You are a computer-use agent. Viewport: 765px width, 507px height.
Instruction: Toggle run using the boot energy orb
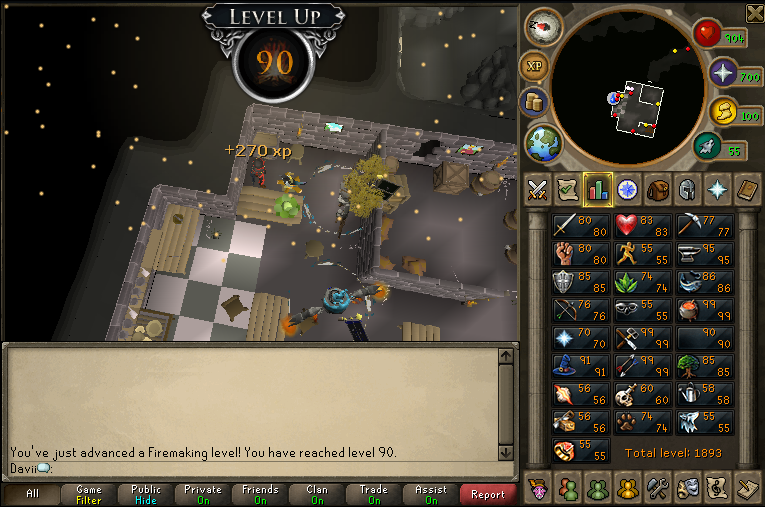pos(720,112)
